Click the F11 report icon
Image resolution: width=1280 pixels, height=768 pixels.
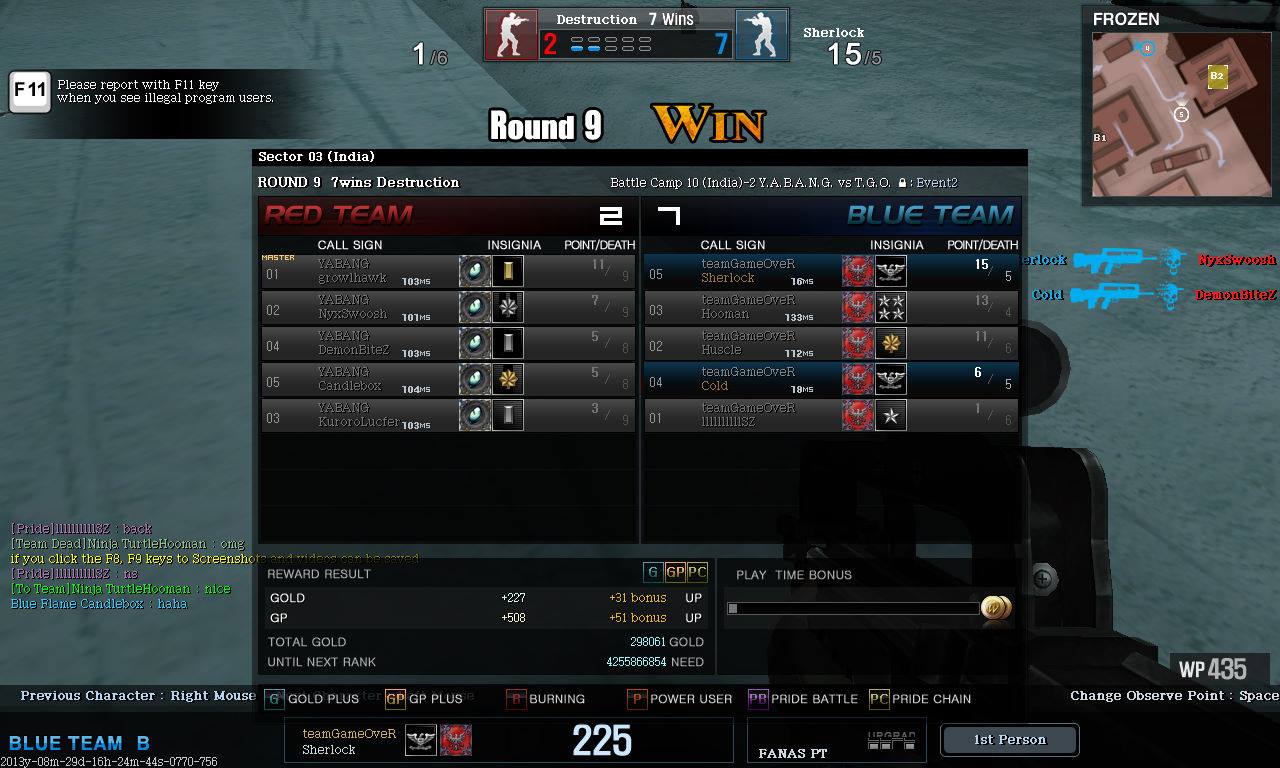[29, 92]
